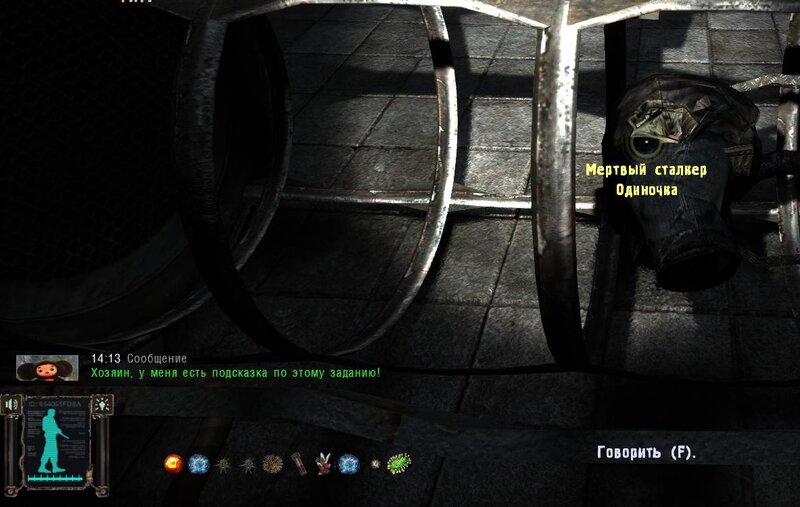This screenshot has width=800, height=507.
Task: Select the golden spiky ball artifact
Action: [271, 464]
